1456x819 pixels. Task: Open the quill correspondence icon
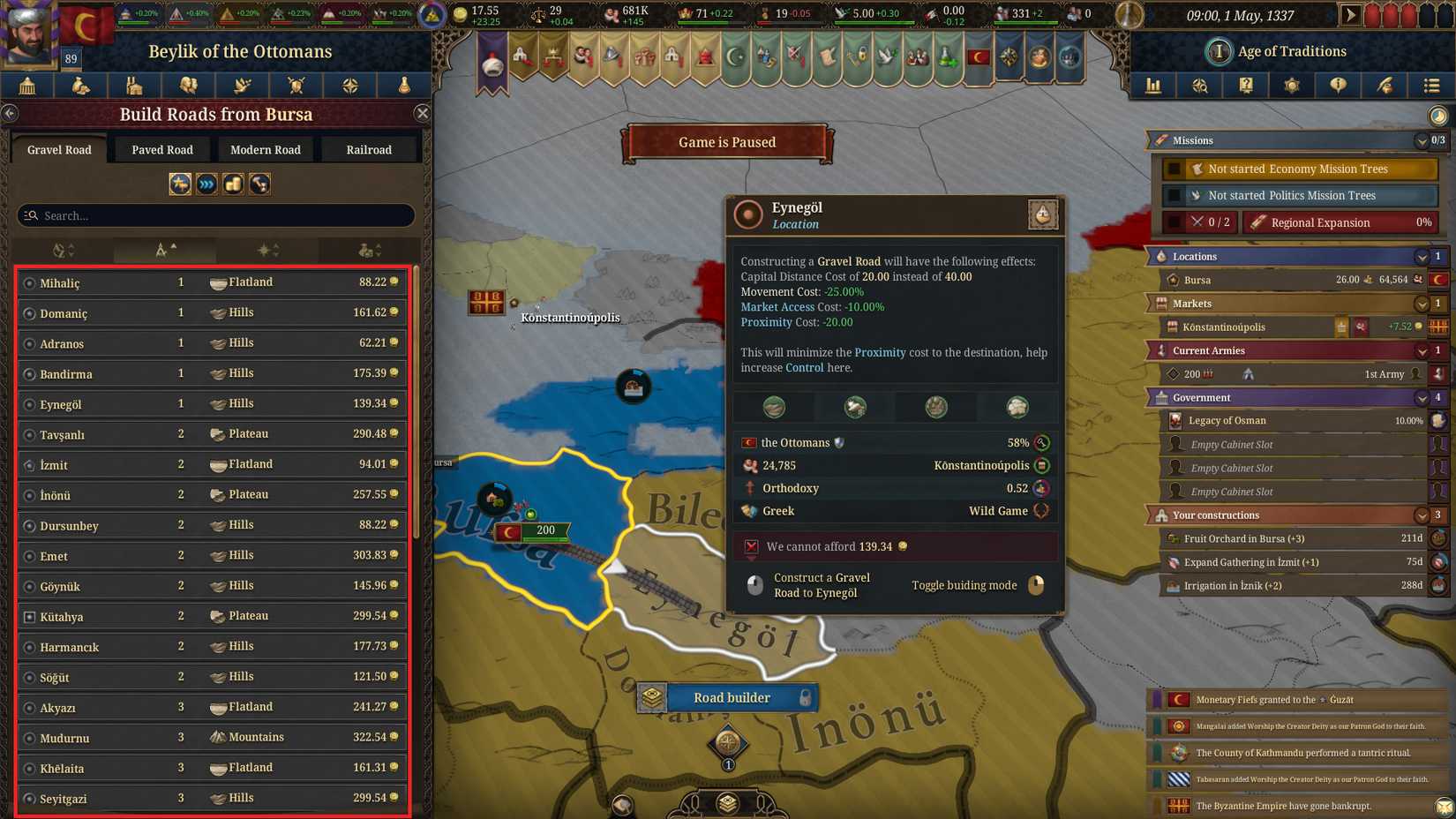pyautogui.click(x=1385, y=86)
